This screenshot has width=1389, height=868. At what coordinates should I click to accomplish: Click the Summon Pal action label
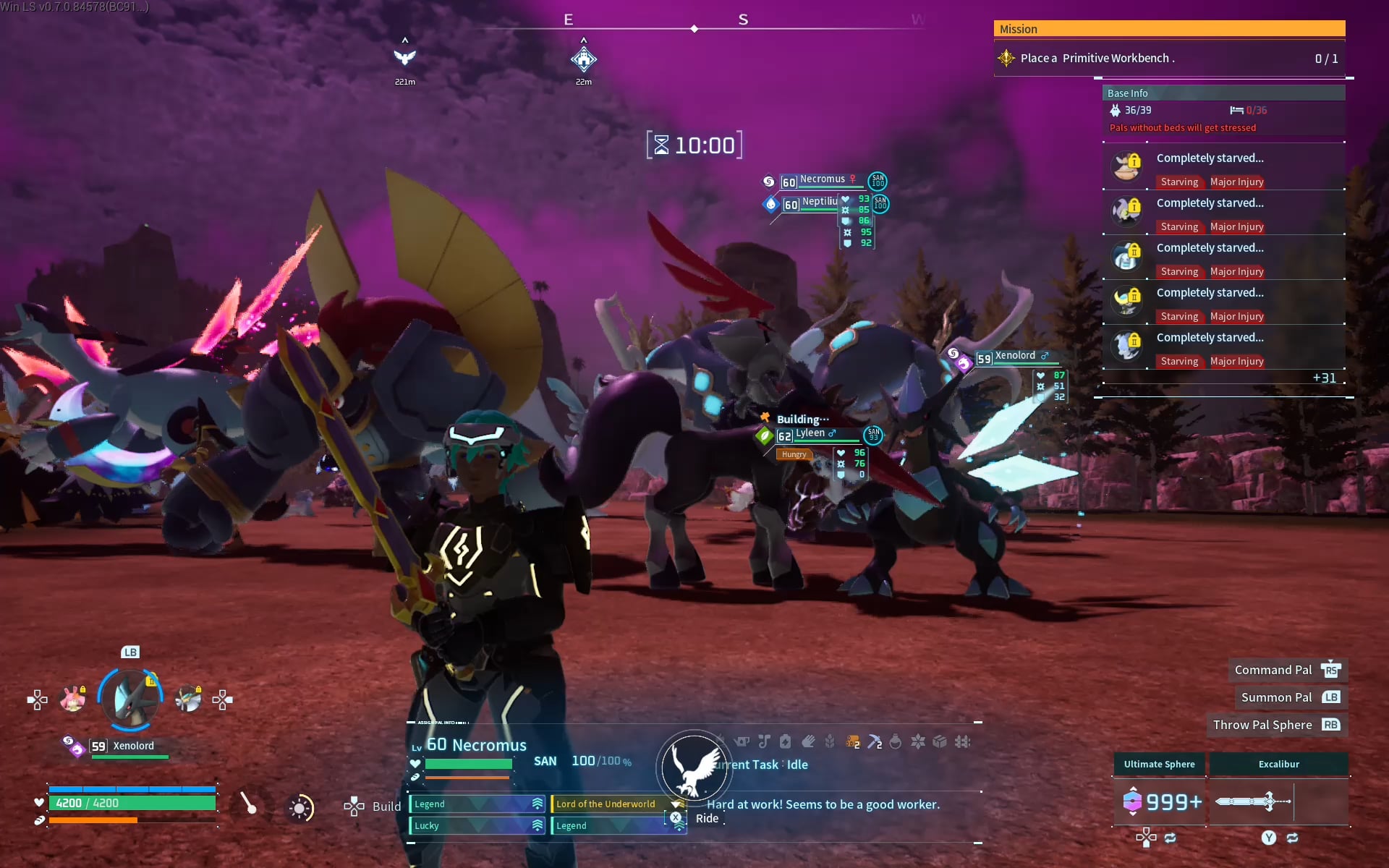(1276, 697)
